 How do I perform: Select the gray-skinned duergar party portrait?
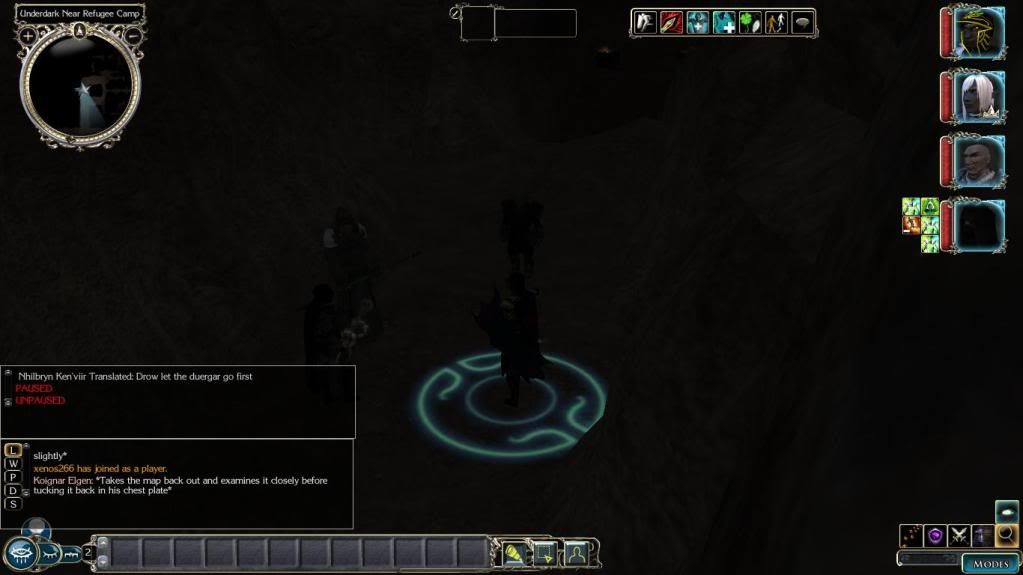click(x=976, y=160)
